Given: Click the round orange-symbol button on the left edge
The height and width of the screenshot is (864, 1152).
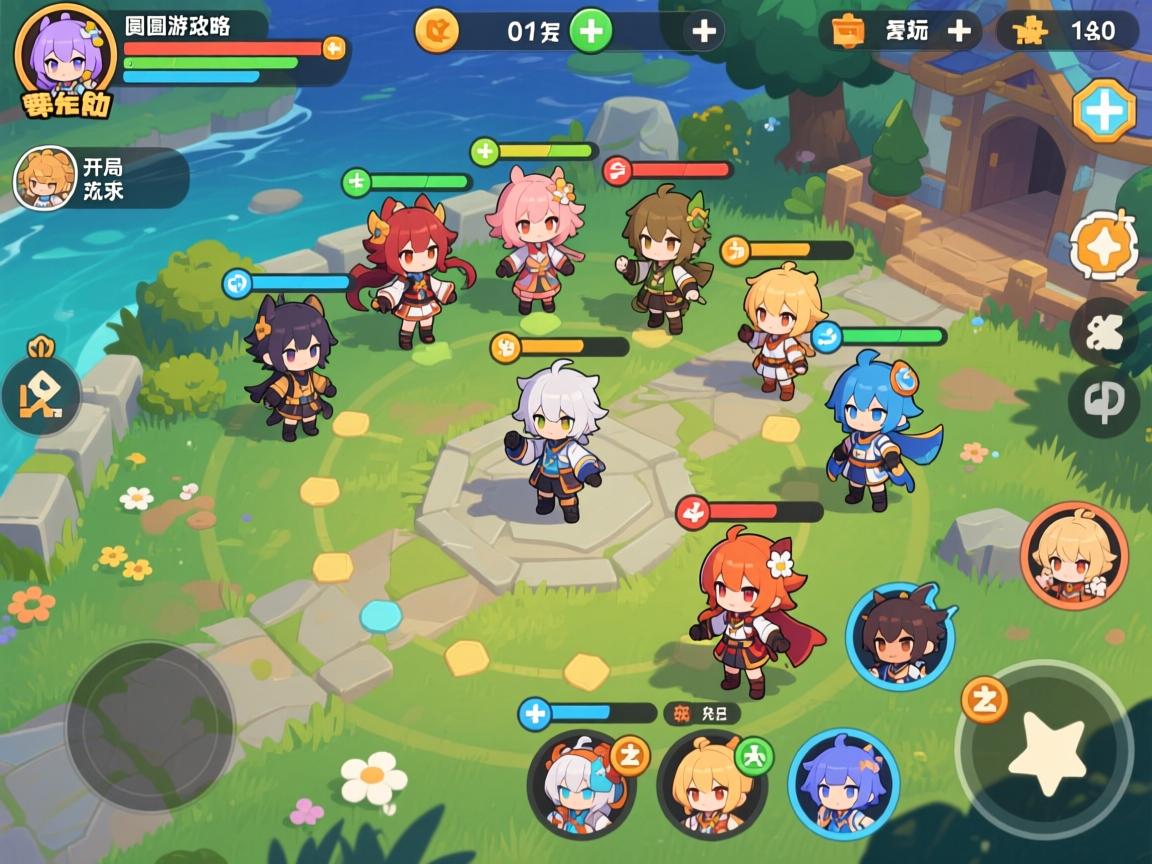Looking at the screenshot, I should pyautogui.click(x=40, y=396).
